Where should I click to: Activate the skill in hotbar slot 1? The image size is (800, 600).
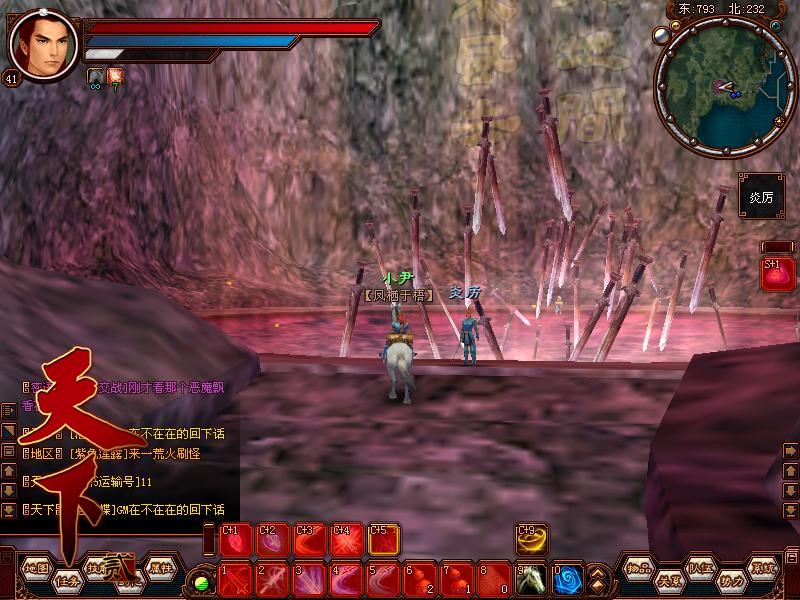(236, 579)
